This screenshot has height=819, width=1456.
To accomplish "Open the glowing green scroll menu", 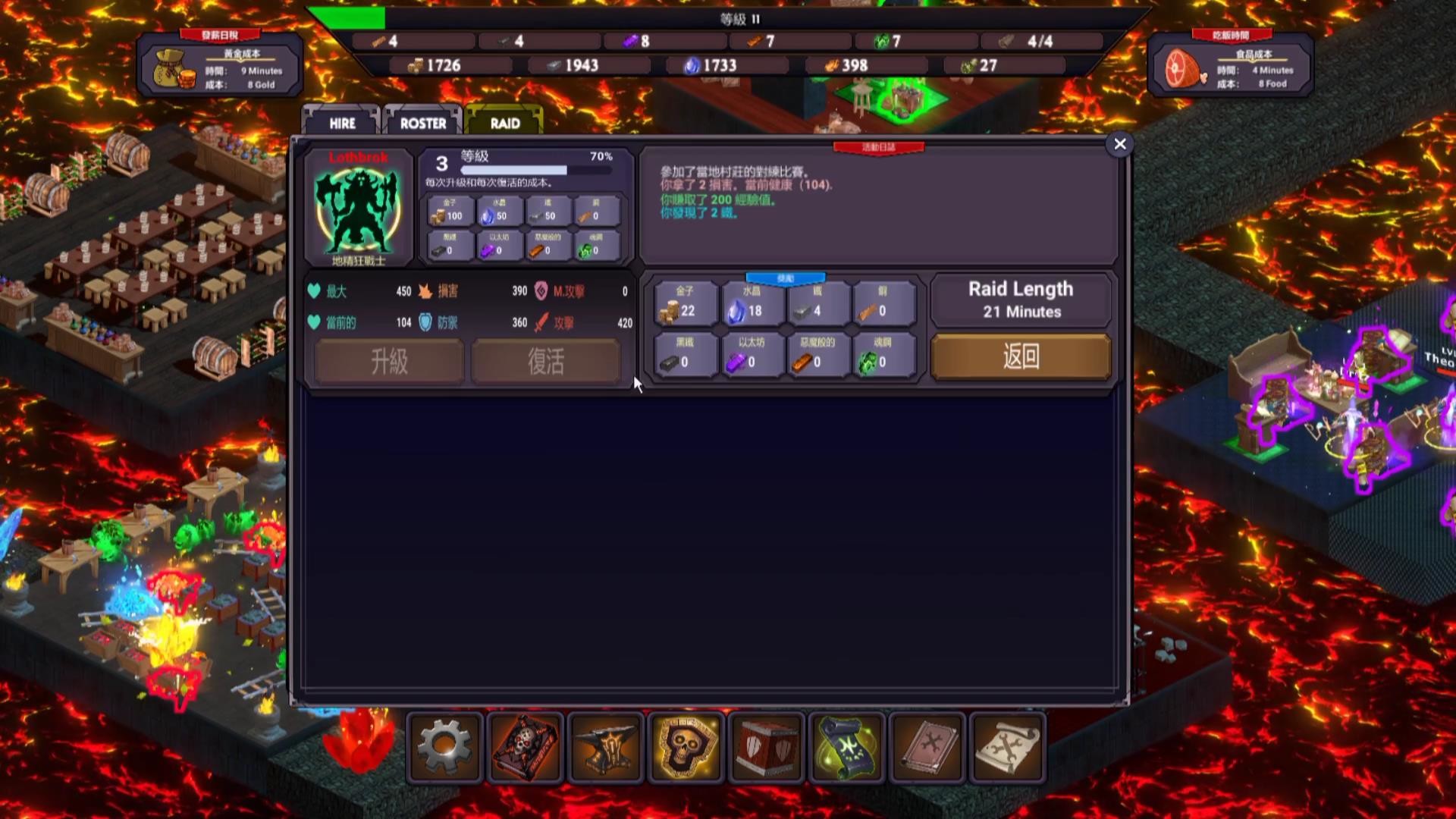I will [848, 748].
